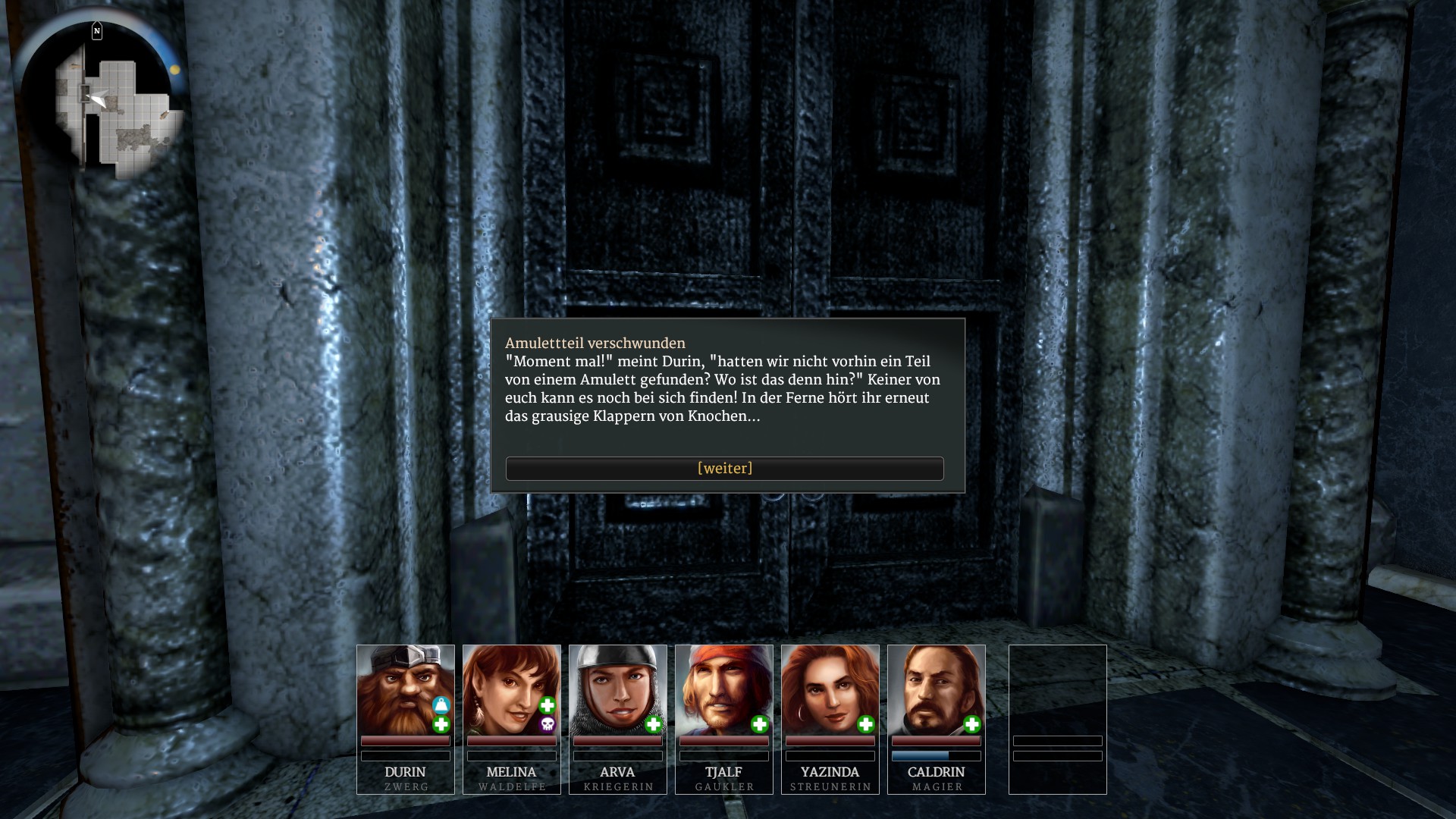1456x819 pixels.
Task: Click Durin's green level-up plus icon
Action: [x=441, y=725]
